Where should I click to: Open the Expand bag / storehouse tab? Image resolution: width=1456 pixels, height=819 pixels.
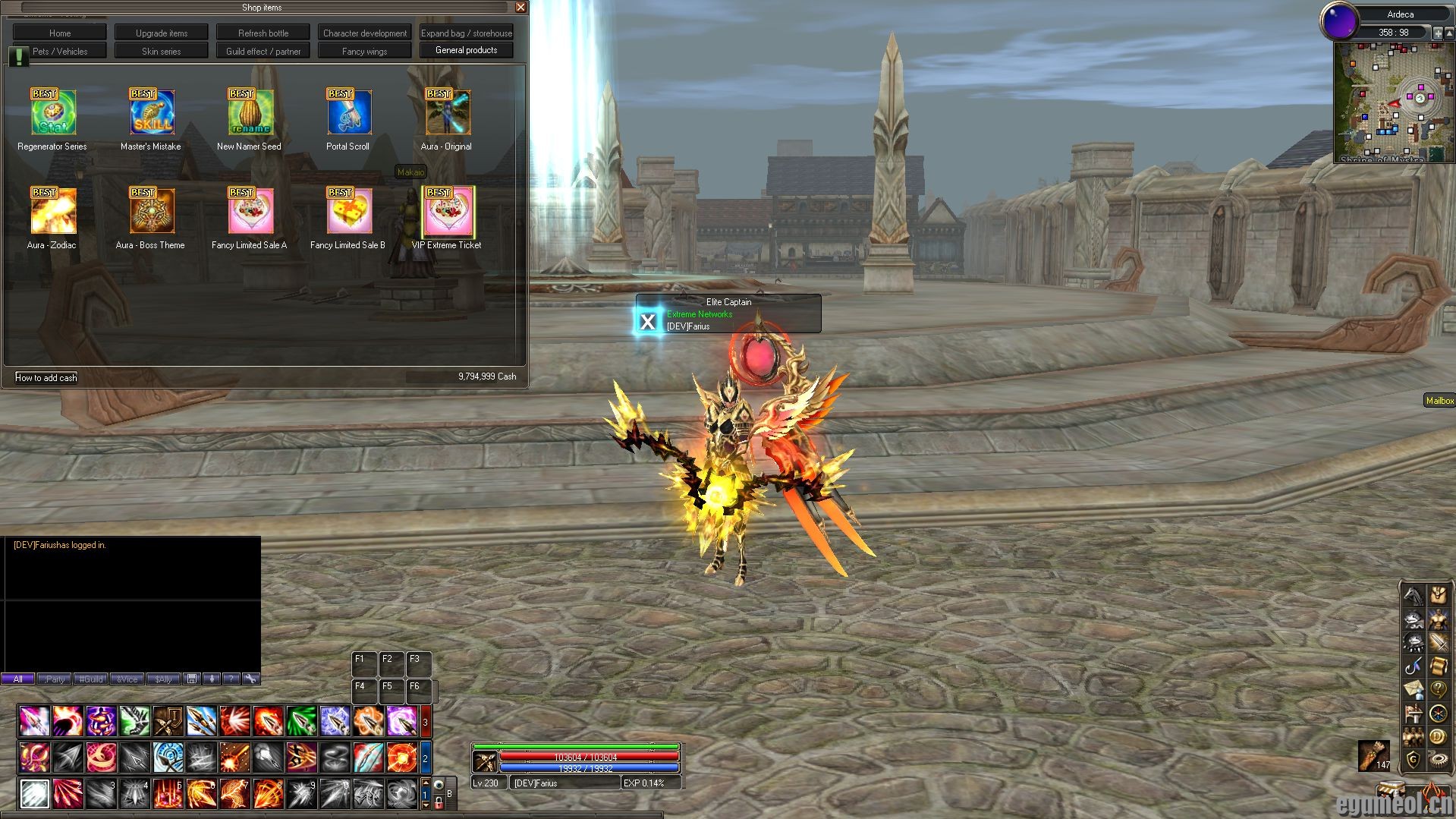tap(467, 33)
